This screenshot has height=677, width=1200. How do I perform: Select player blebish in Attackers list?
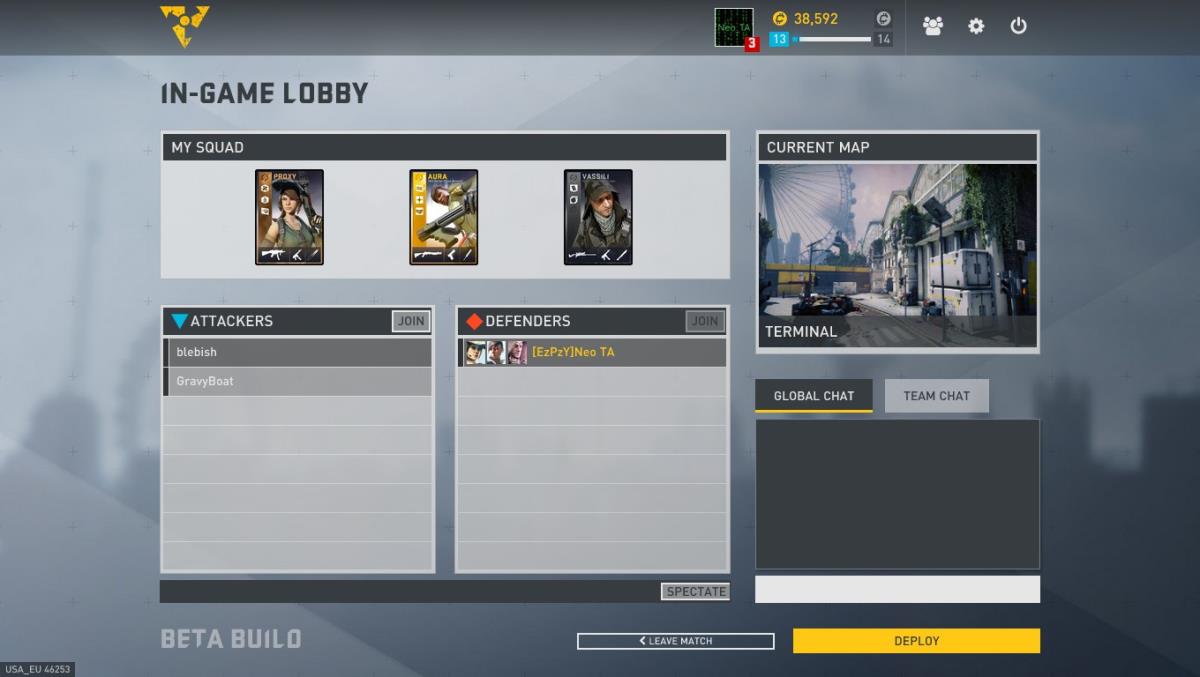click(x=298, y=352)
